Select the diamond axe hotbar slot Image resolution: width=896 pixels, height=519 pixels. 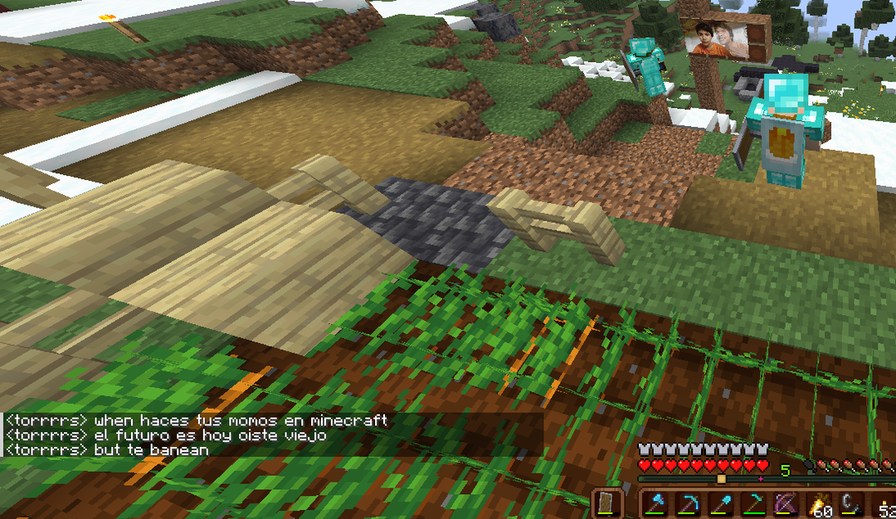click(x=658, y=504)
